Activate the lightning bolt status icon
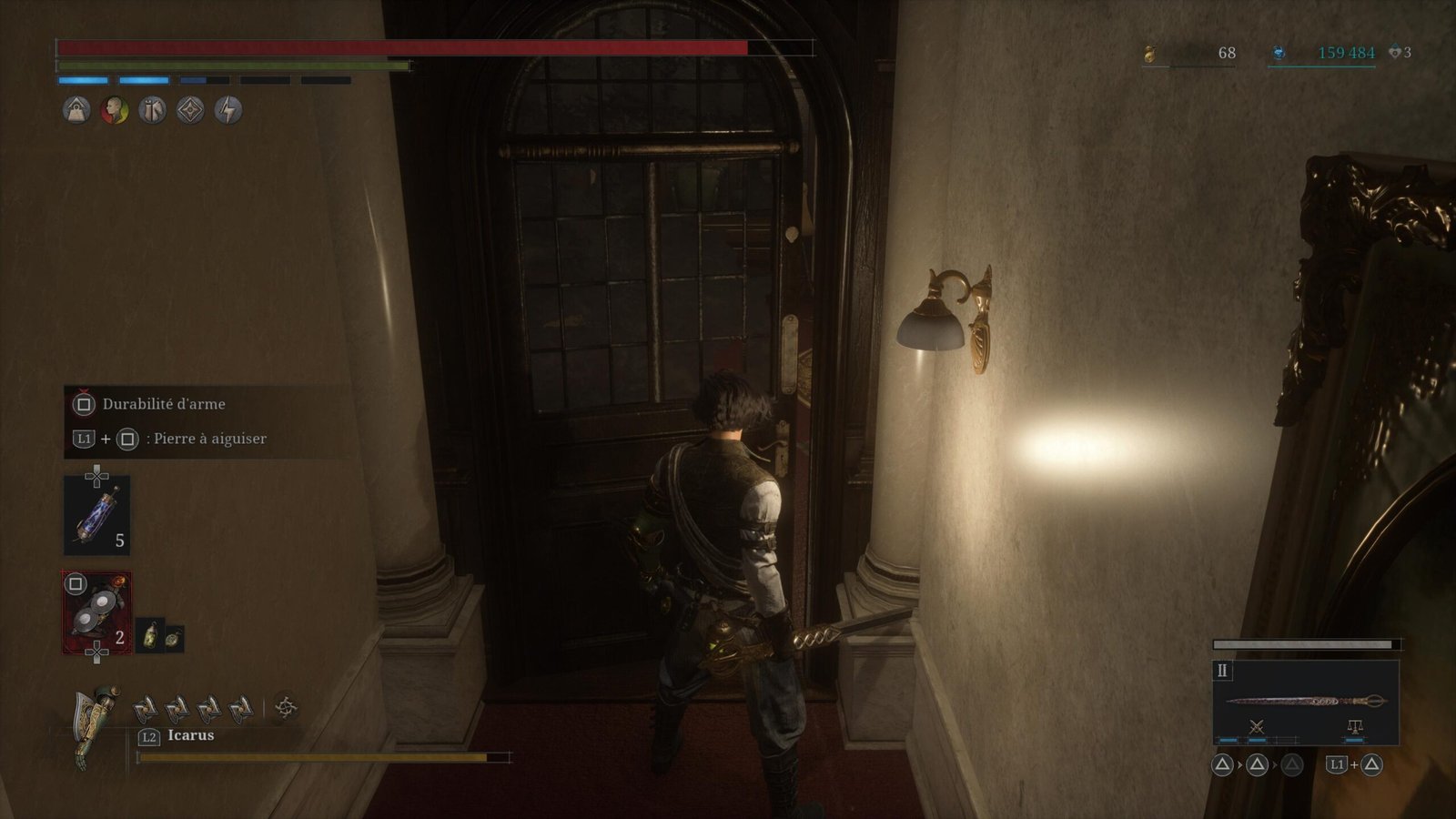 pos(227,111)
